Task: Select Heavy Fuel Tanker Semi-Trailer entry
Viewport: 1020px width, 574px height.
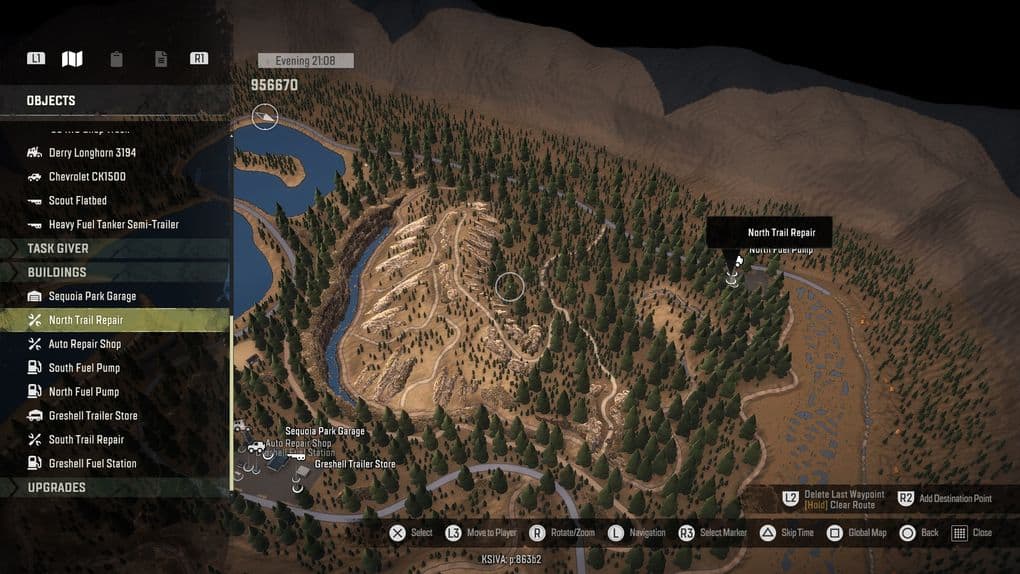Action: pos(113,225)
